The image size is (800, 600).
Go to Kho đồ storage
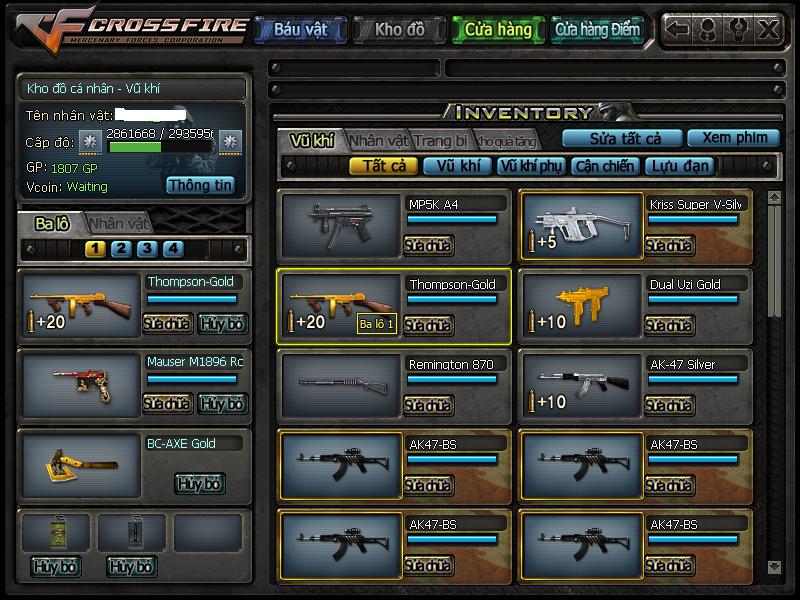pos(399,30)
